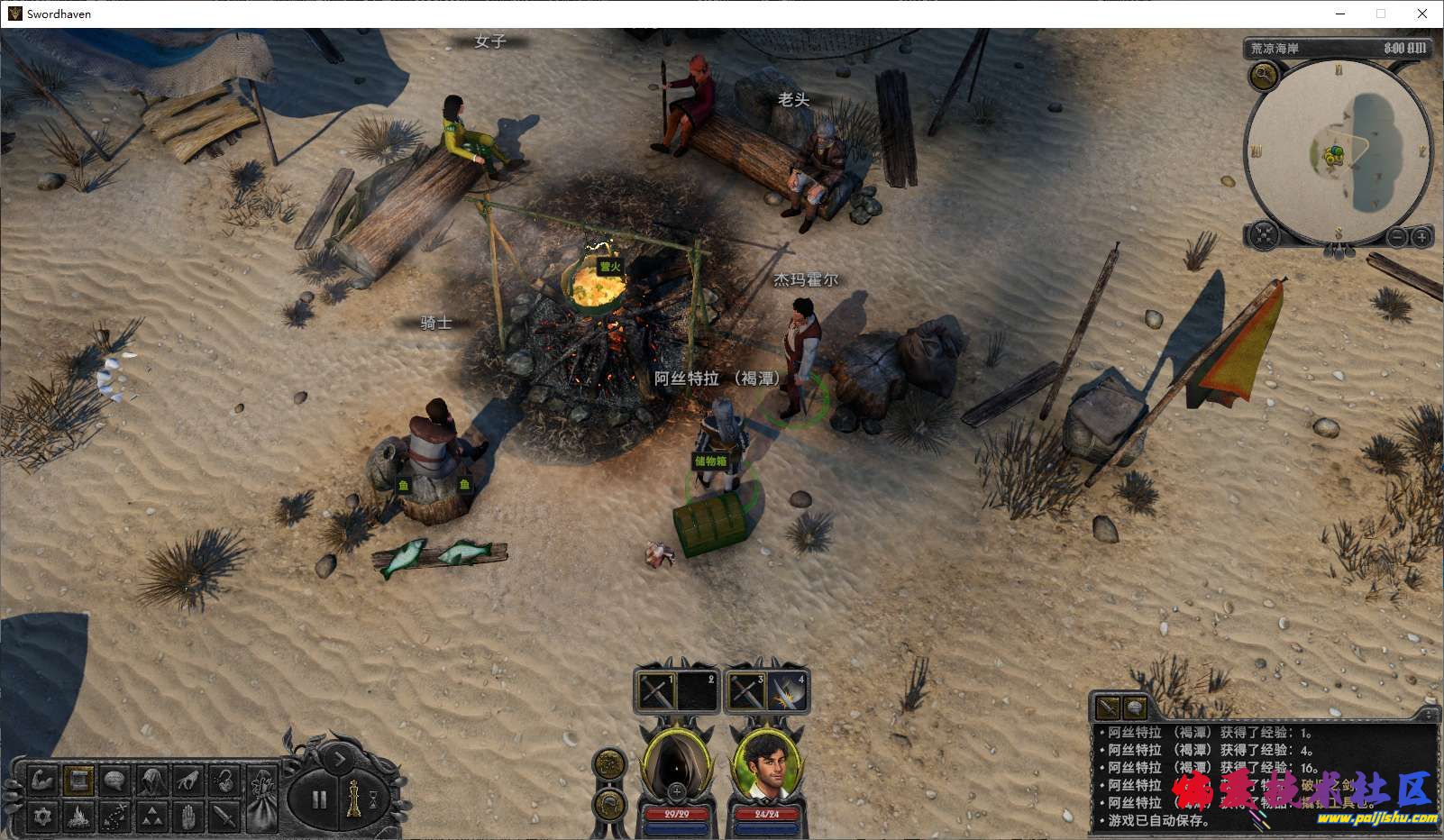Screen dimensions: 1444x840
Task: Activate the grabbing hand pickpocket icon
Action: pos(187,781)
